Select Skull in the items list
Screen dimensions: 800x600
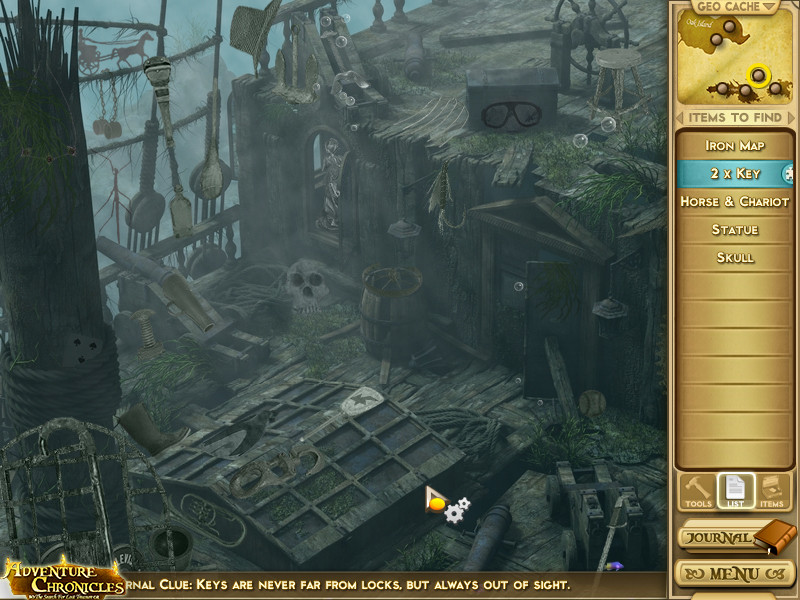tap(735, 258)
